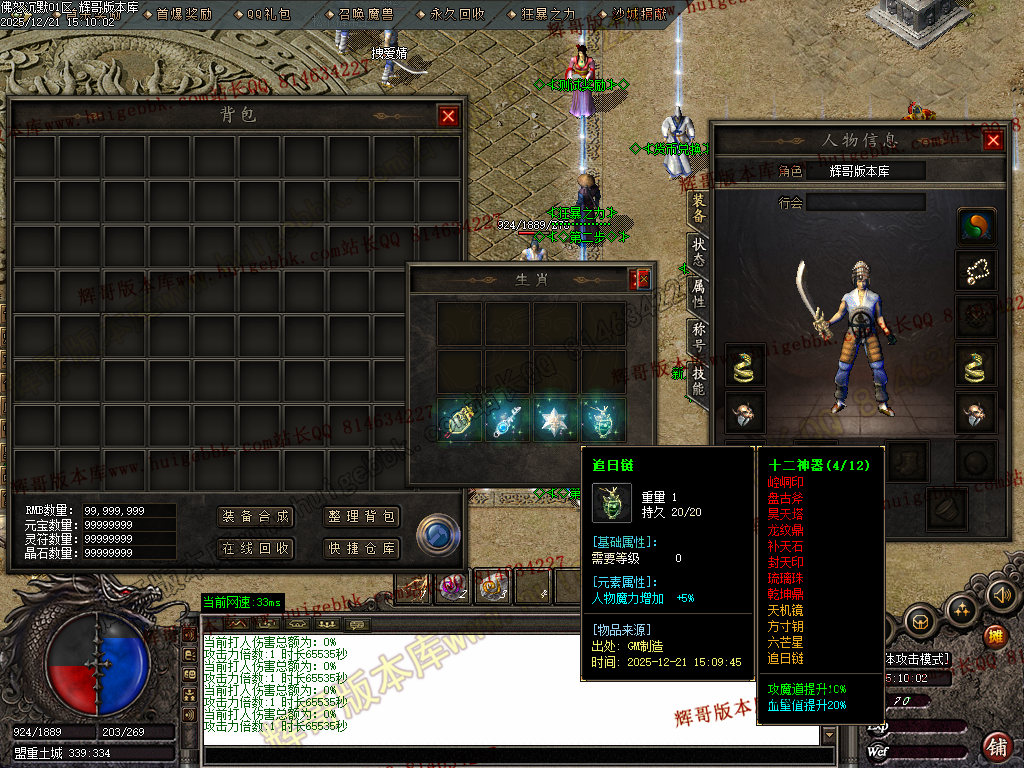Close the 背包 backpack window

tap(448, 116)
